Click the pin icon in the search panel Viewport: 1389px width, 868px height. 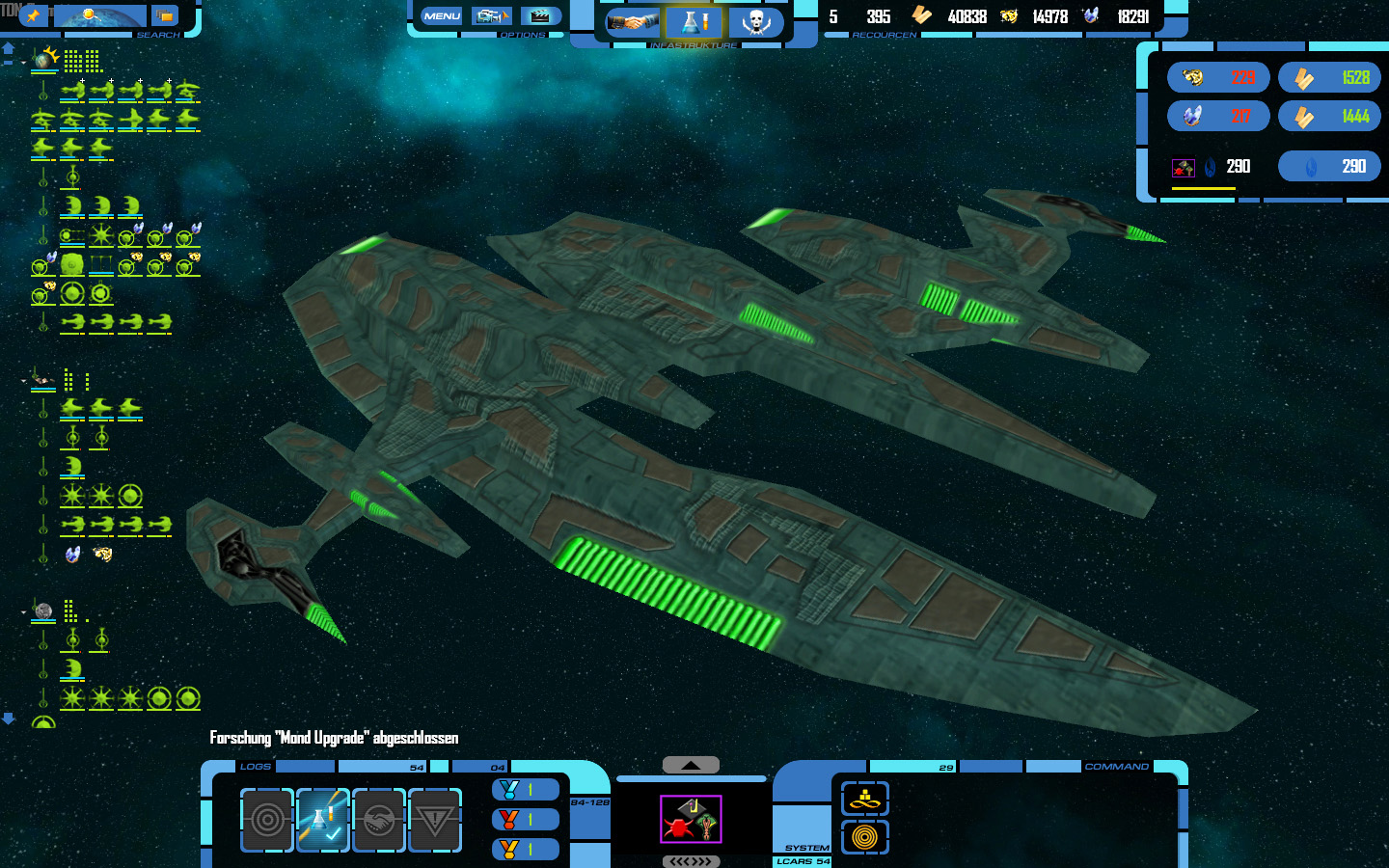(x=34, y=15)
